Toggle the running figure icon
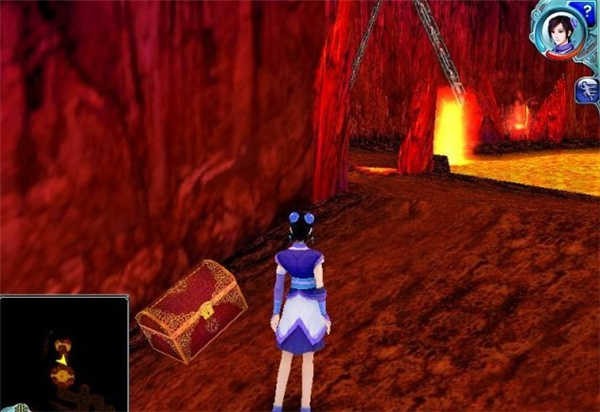Viewport: 600px width, 412px height. (x=587, y=92)
